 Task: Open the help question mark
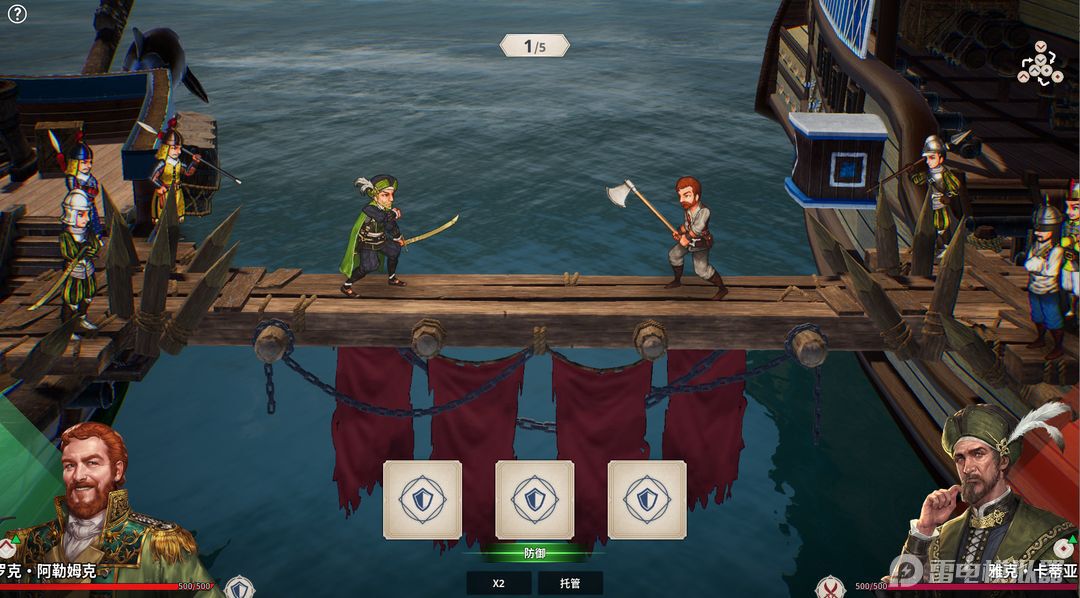[17, 14]
